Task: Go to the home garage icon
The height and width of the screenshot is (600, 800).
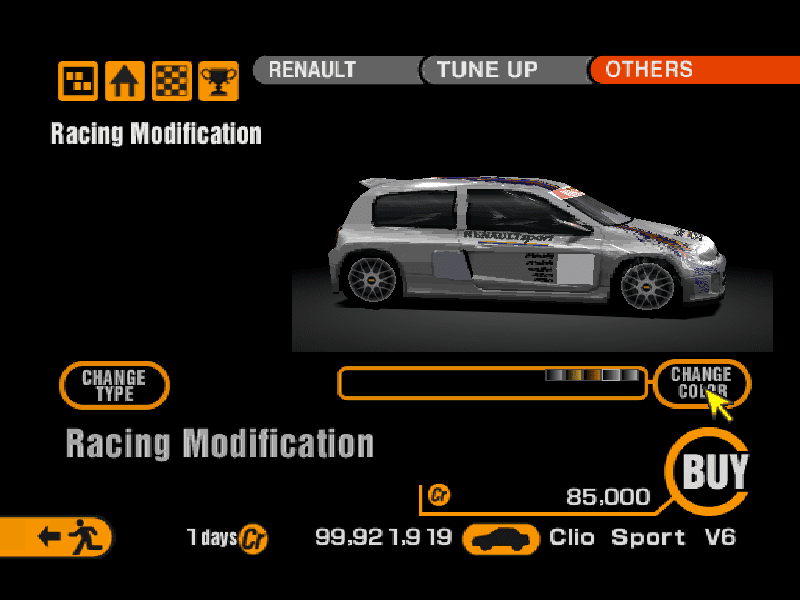Action: [x=125, y=81]
